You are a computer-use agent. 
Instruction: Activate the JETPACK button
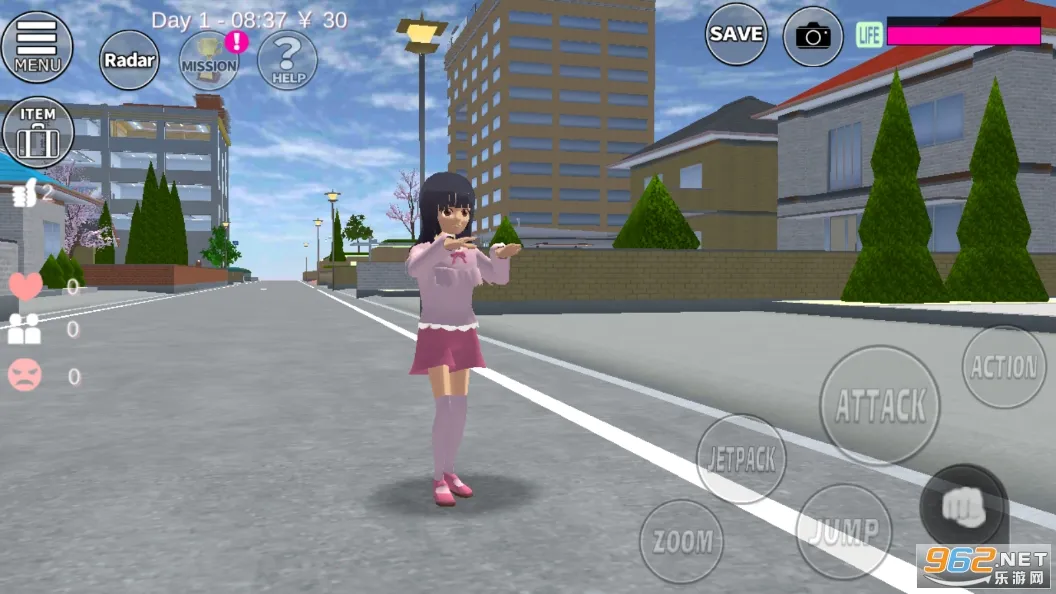point(741,459)
